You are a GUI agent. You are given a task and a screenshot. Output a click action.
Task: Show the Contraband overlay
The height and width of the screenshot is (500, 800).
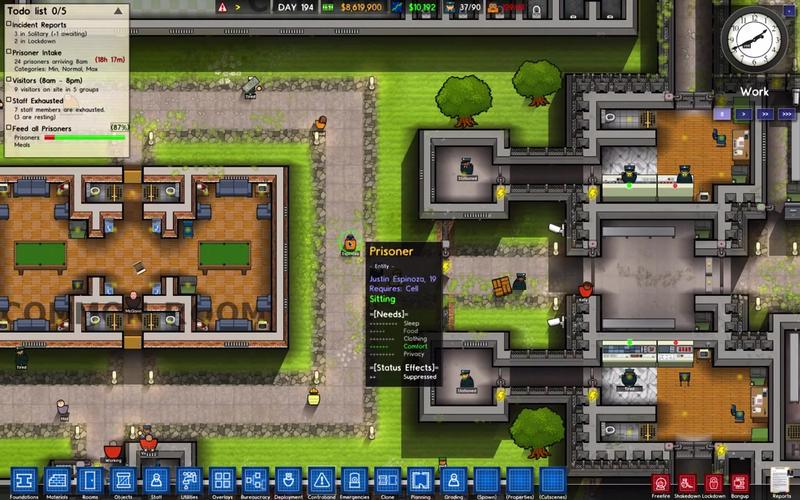(x=320, y=480)
